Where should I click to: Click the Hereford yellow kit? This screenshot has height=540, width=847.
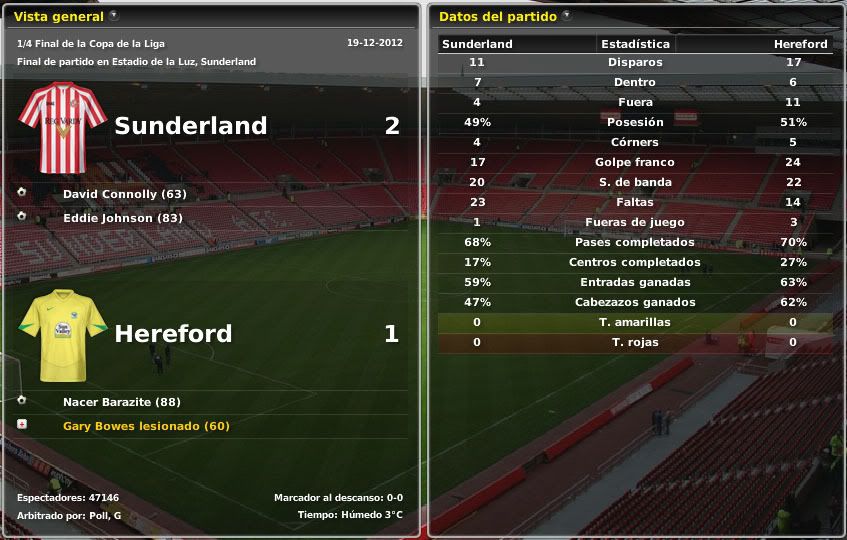coord(62,335)
